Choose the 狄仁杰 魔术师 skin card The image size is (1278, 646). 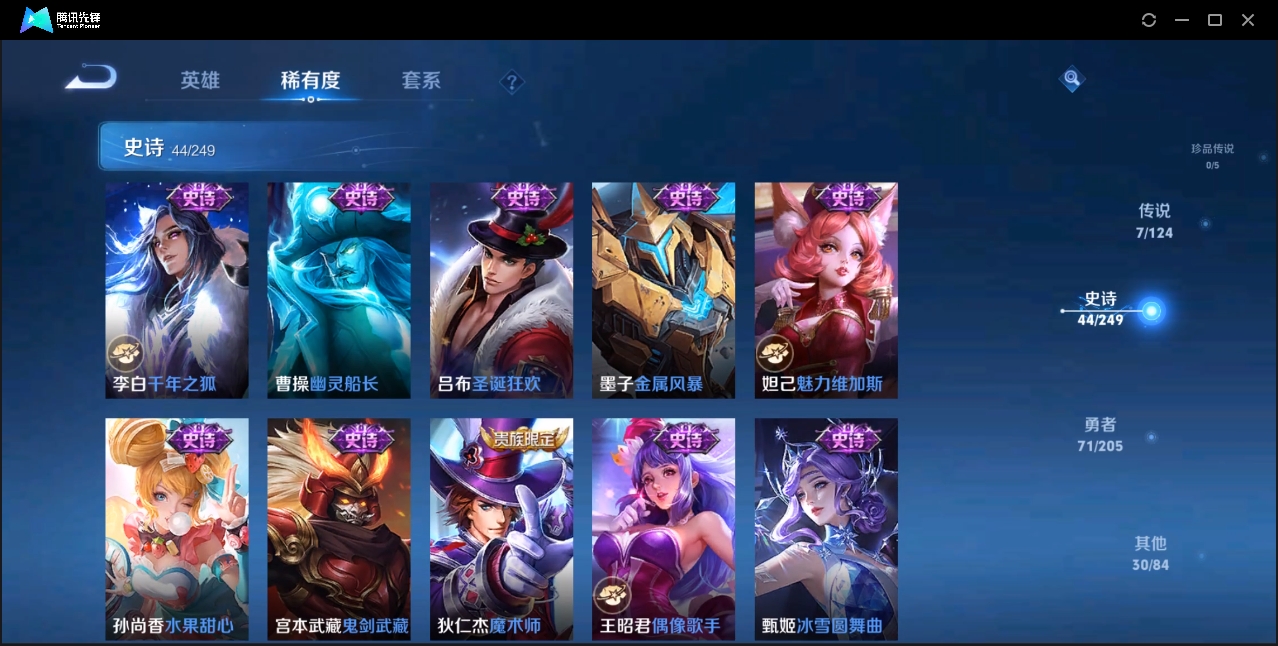pos(501,528)
